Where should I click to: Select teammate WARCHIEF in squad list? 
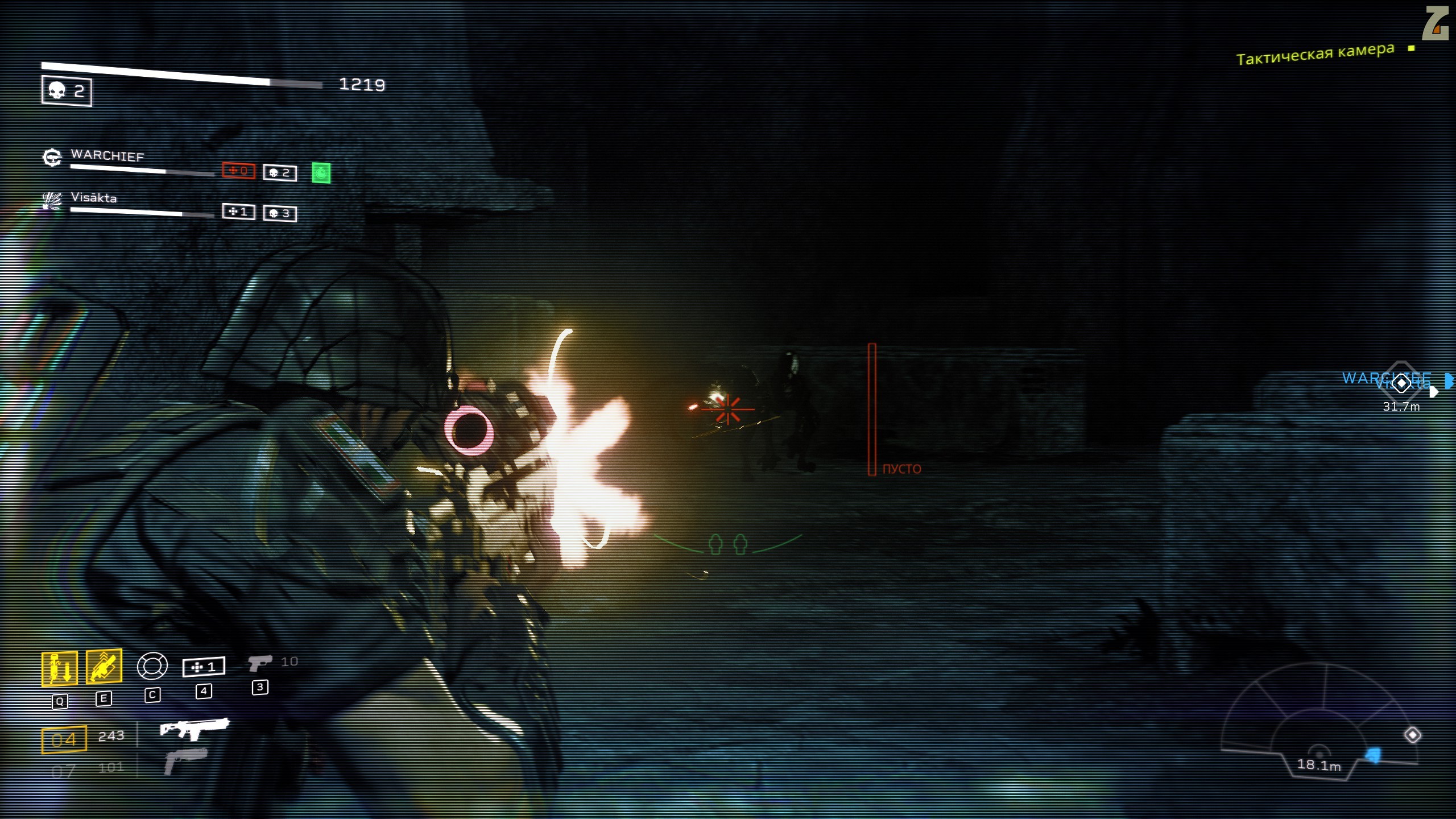tap(107, 155)
